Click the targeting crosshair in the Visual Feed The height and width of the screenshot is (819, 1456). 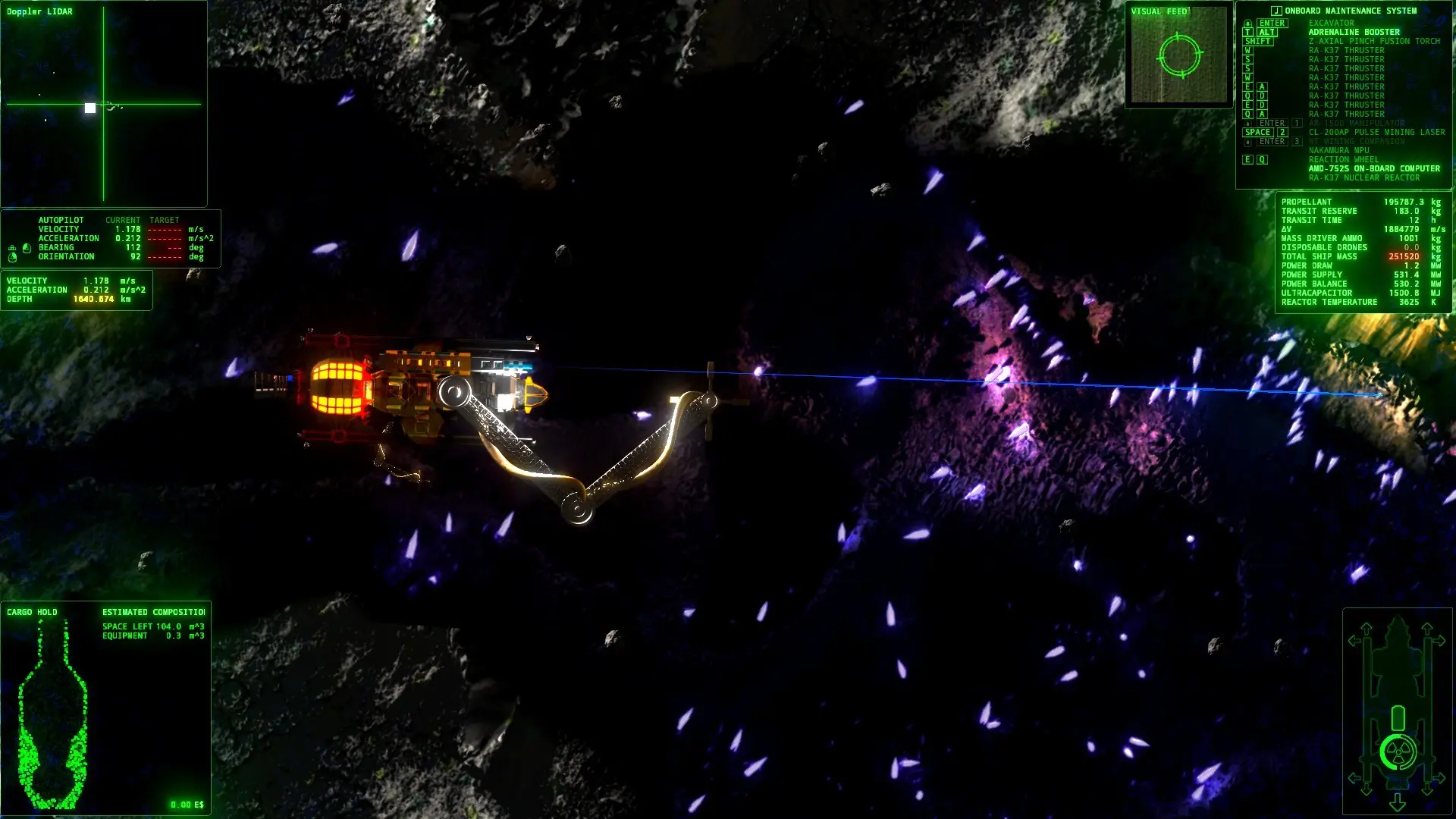pos(1180,56)
